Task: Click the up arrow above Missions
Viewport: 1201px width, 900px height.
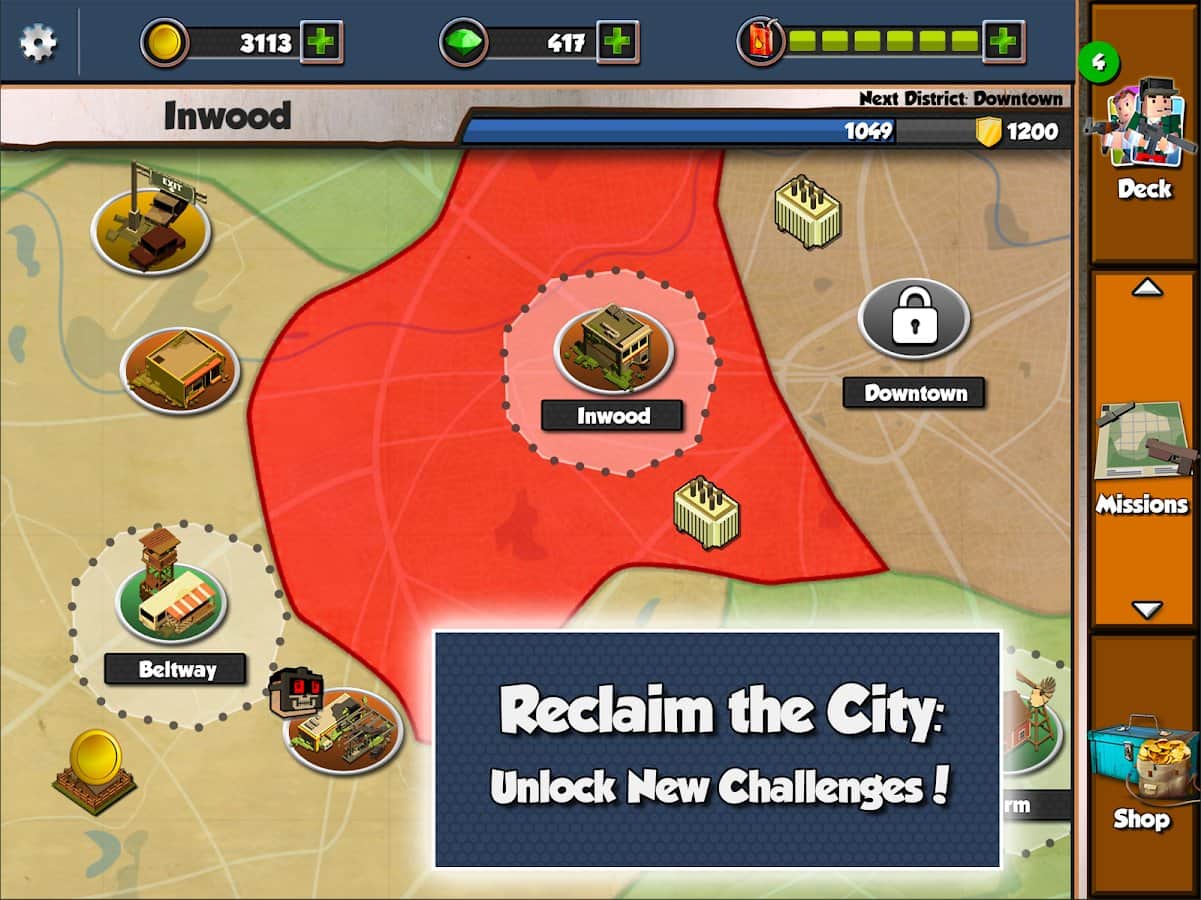Action: [1147, 288]
